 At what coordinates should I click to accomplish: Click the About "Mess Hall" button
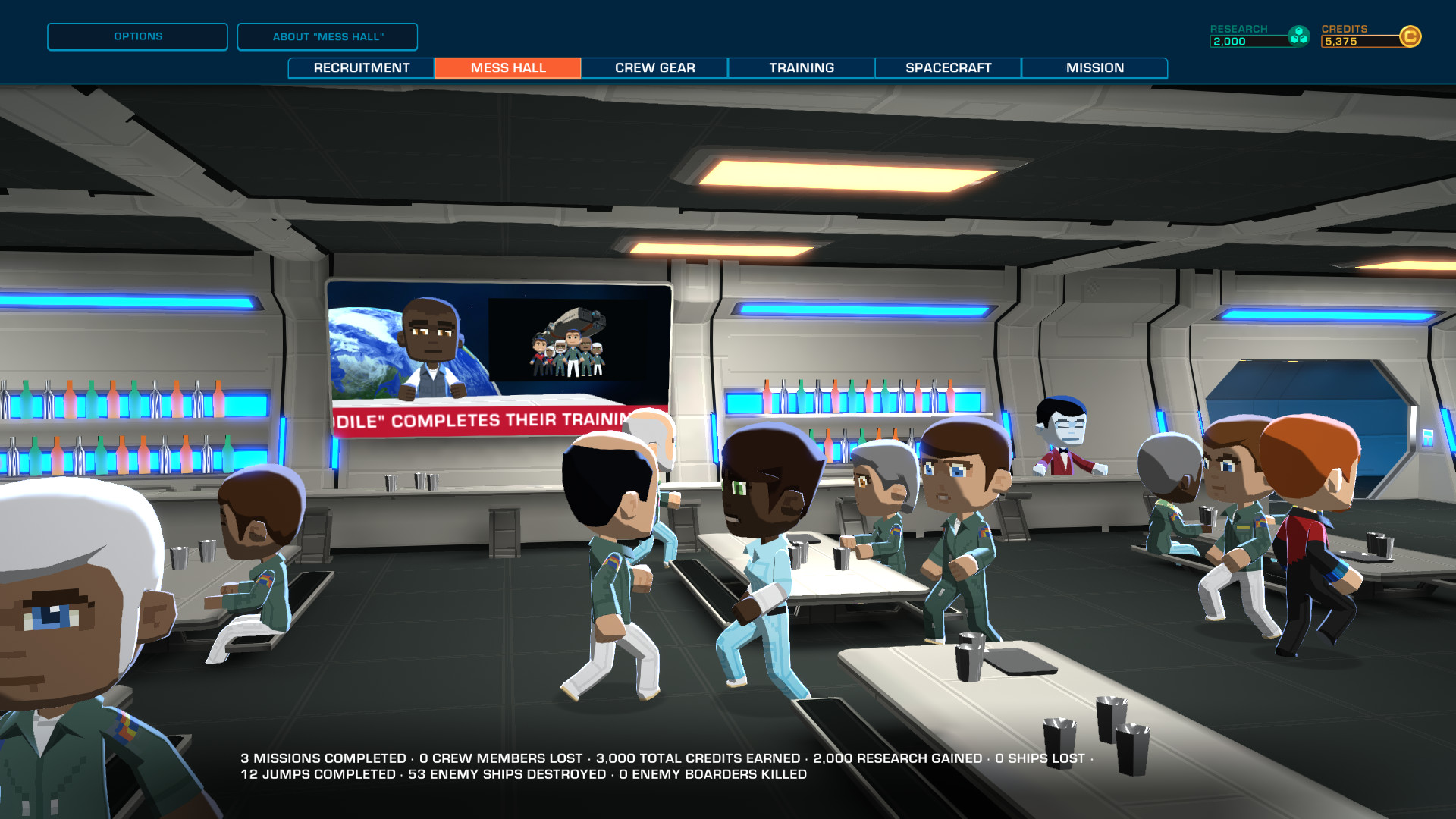[328, 36]
